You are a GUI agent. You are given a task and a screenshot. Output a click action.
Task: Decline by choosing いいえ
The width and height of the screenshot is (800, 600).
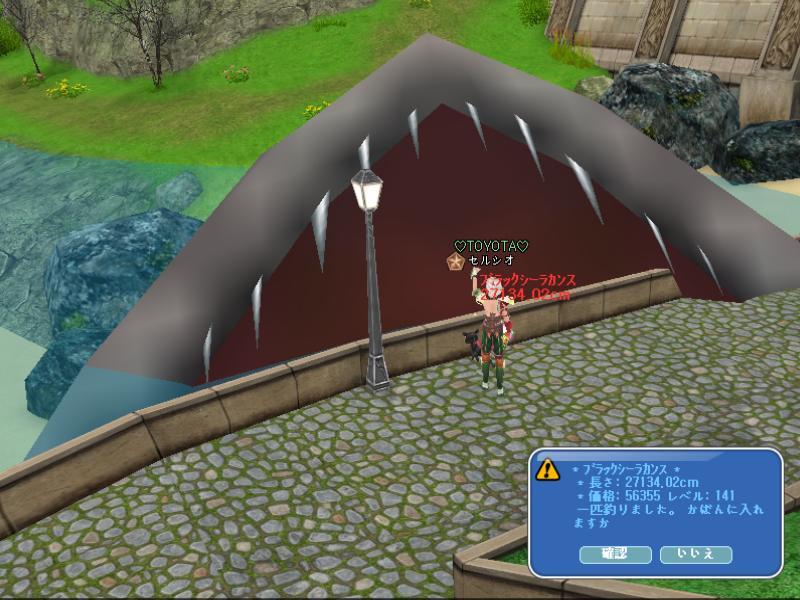pos(695,554)
